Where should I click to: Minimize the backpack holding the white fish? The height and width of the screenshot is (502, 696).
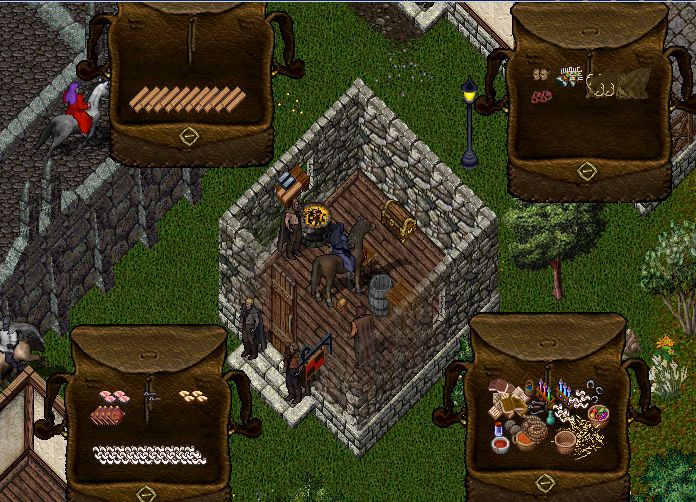tap(147, 493)
